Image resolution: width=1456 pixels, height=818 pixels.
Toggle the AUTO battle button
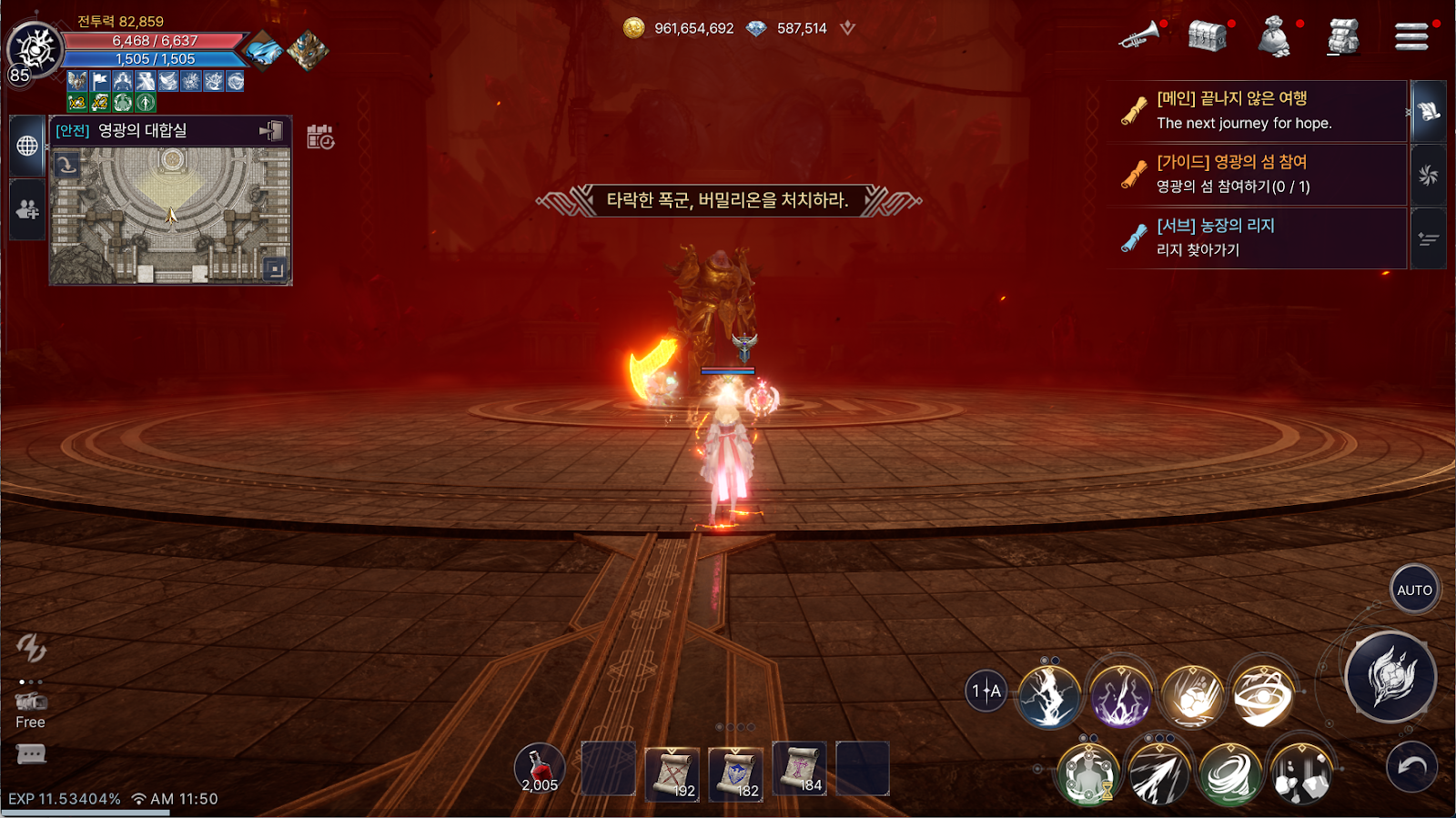[1414, 590]
